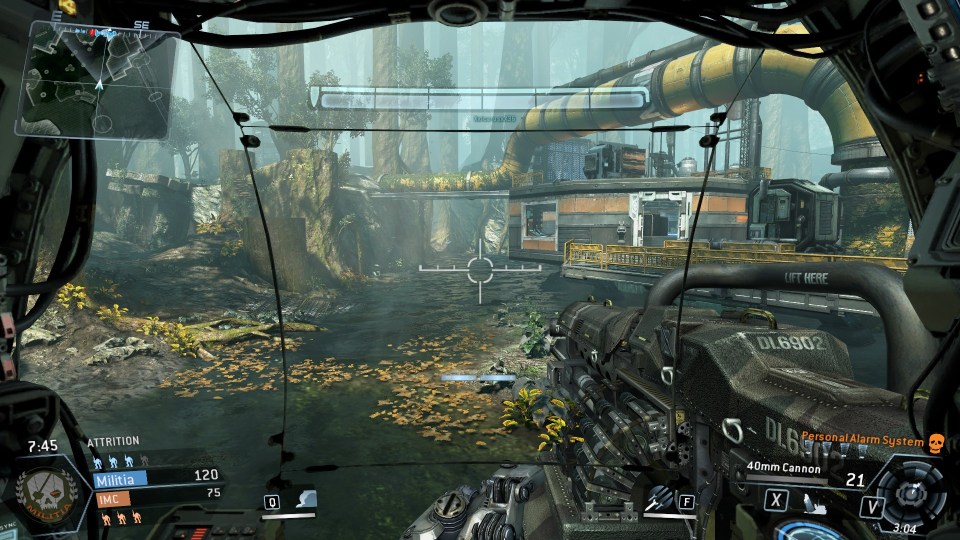This screenshot has width=960, height=540.
Task: Click the IMC team score row
Action: click(157, 493)
